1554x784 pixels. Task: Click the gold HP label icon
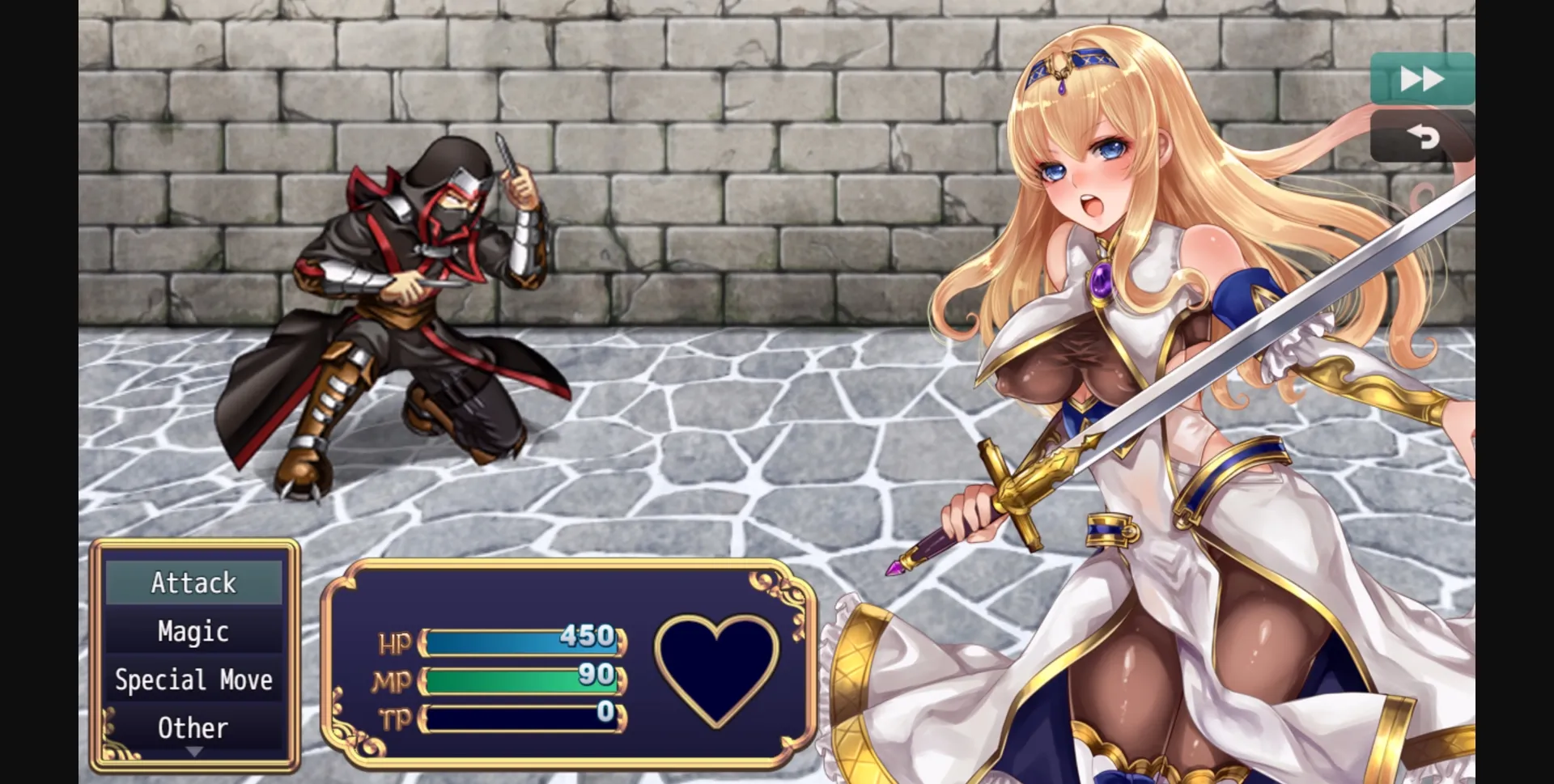[396, 642]
